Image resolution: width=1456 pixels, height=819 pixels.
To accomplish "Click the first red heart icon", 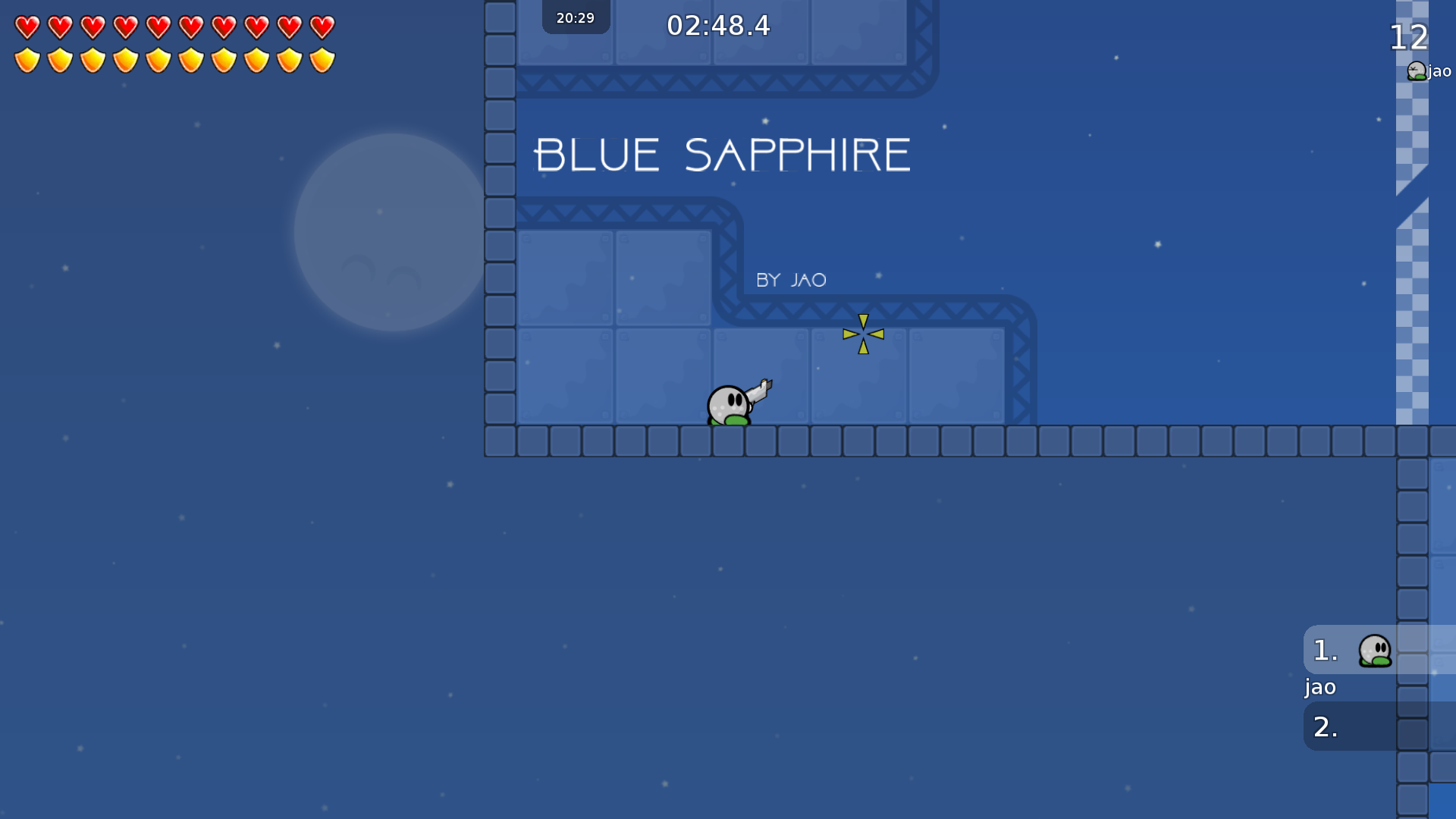I will pyautogui.click(x=27, y=29).
